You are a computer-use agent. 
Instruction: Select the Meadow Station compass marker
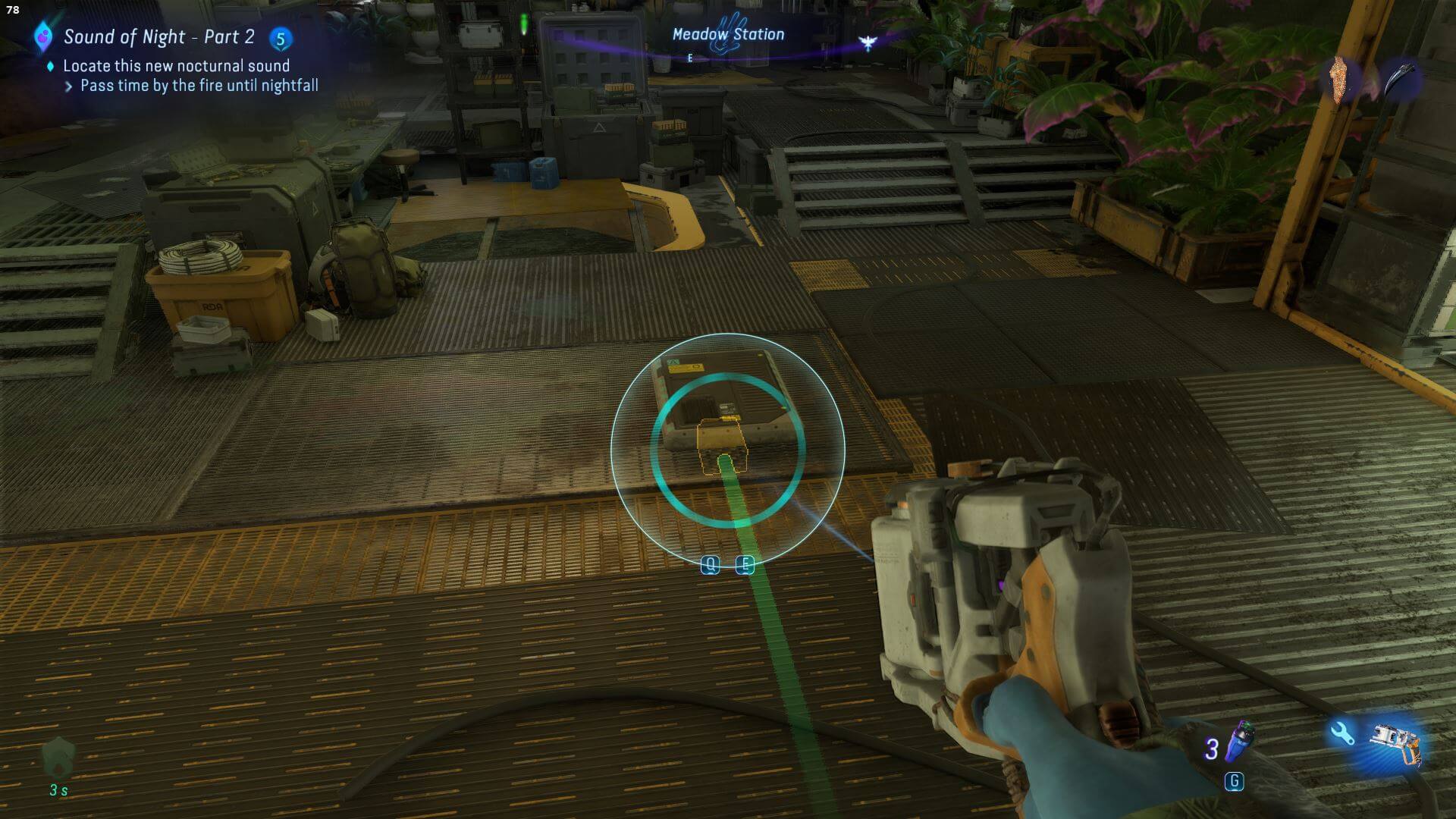pos(727,35)
